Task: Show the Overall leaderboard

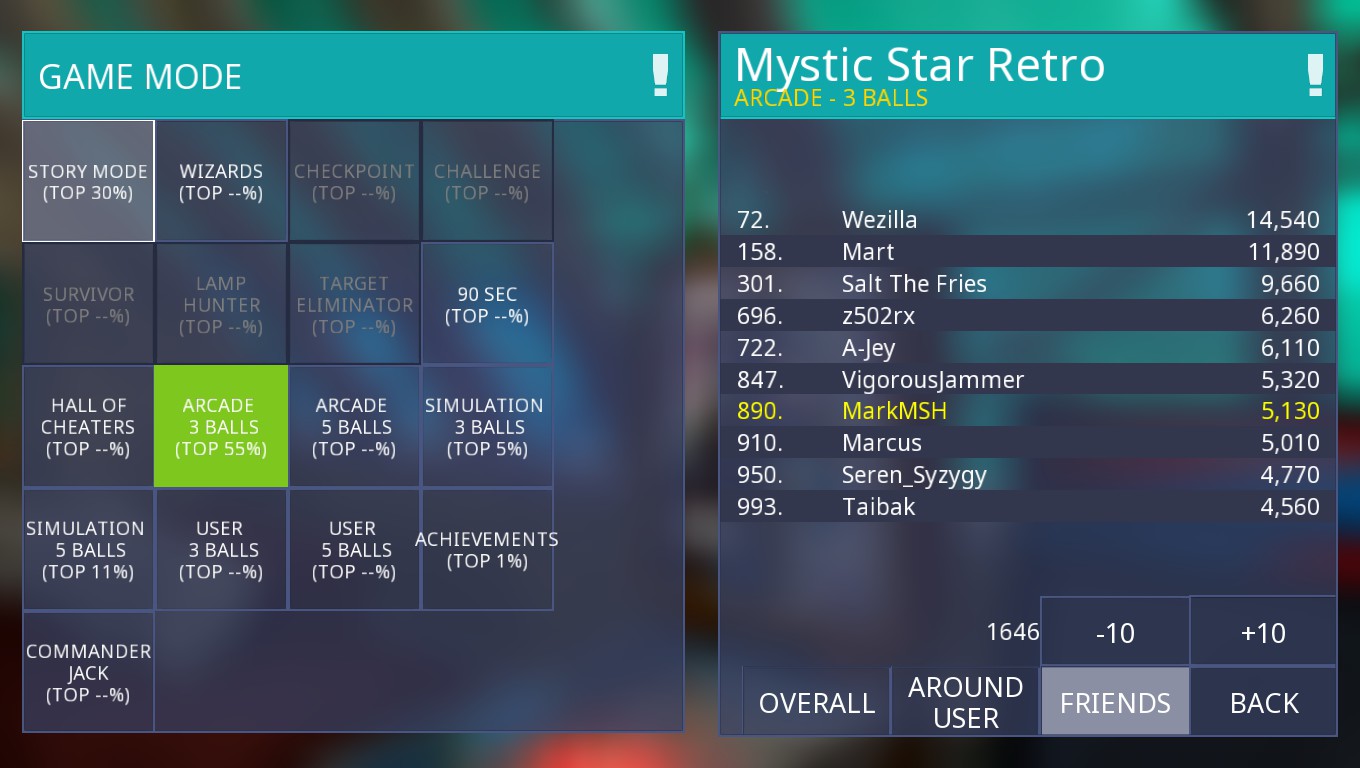Action: tap(816, 702)
